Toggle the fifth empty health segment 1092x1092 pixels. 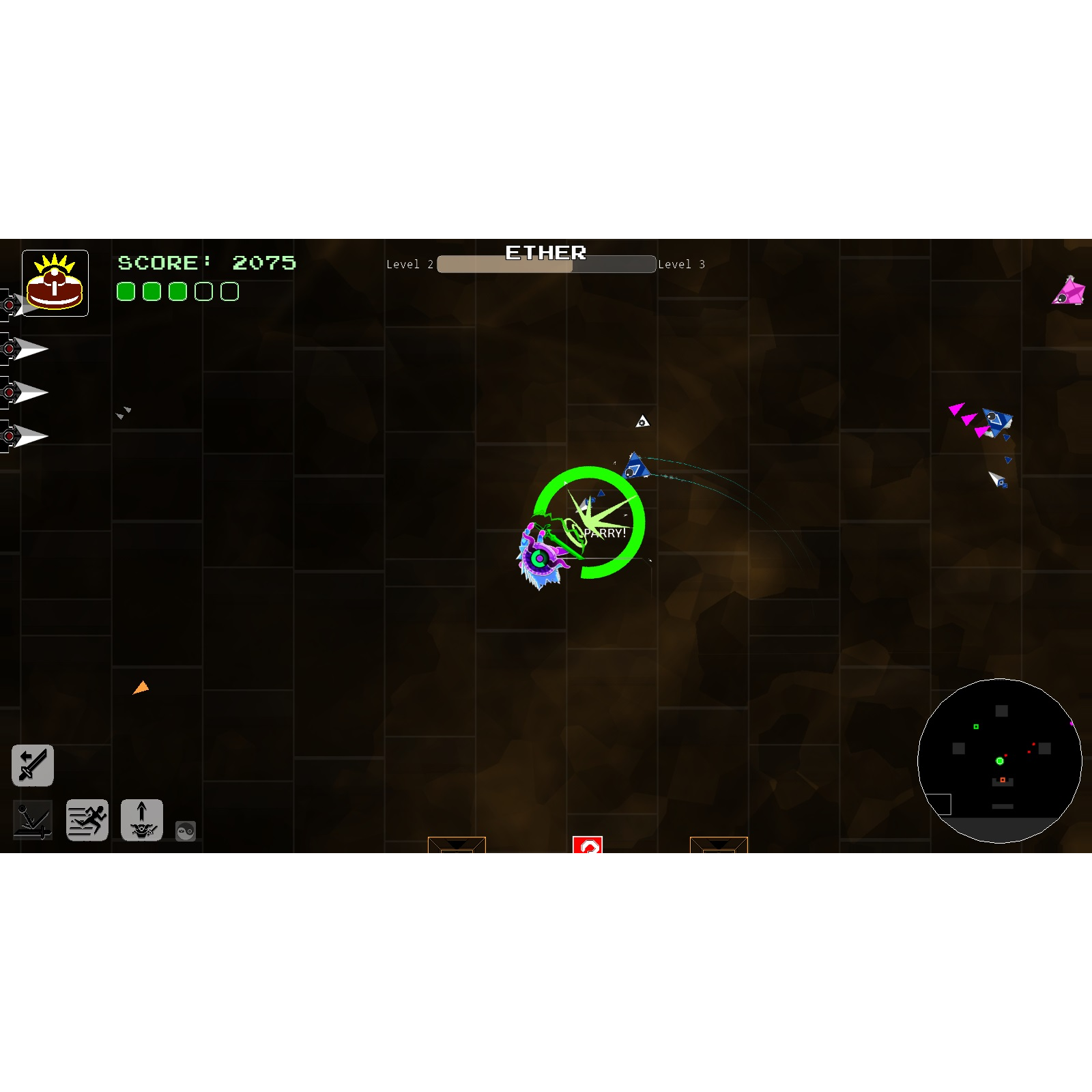tap(229, 291)
